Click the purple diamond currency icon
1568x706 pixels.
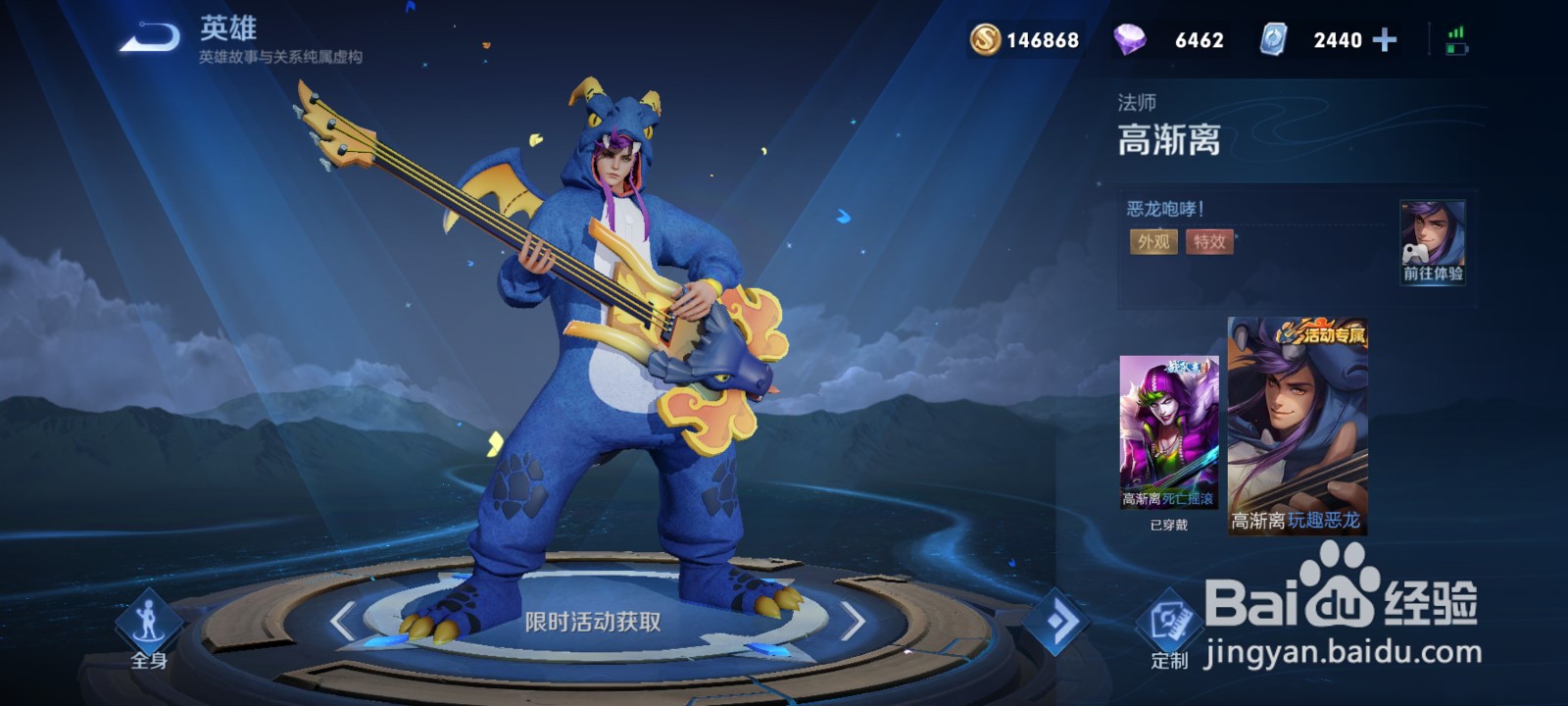point(1129,38)
